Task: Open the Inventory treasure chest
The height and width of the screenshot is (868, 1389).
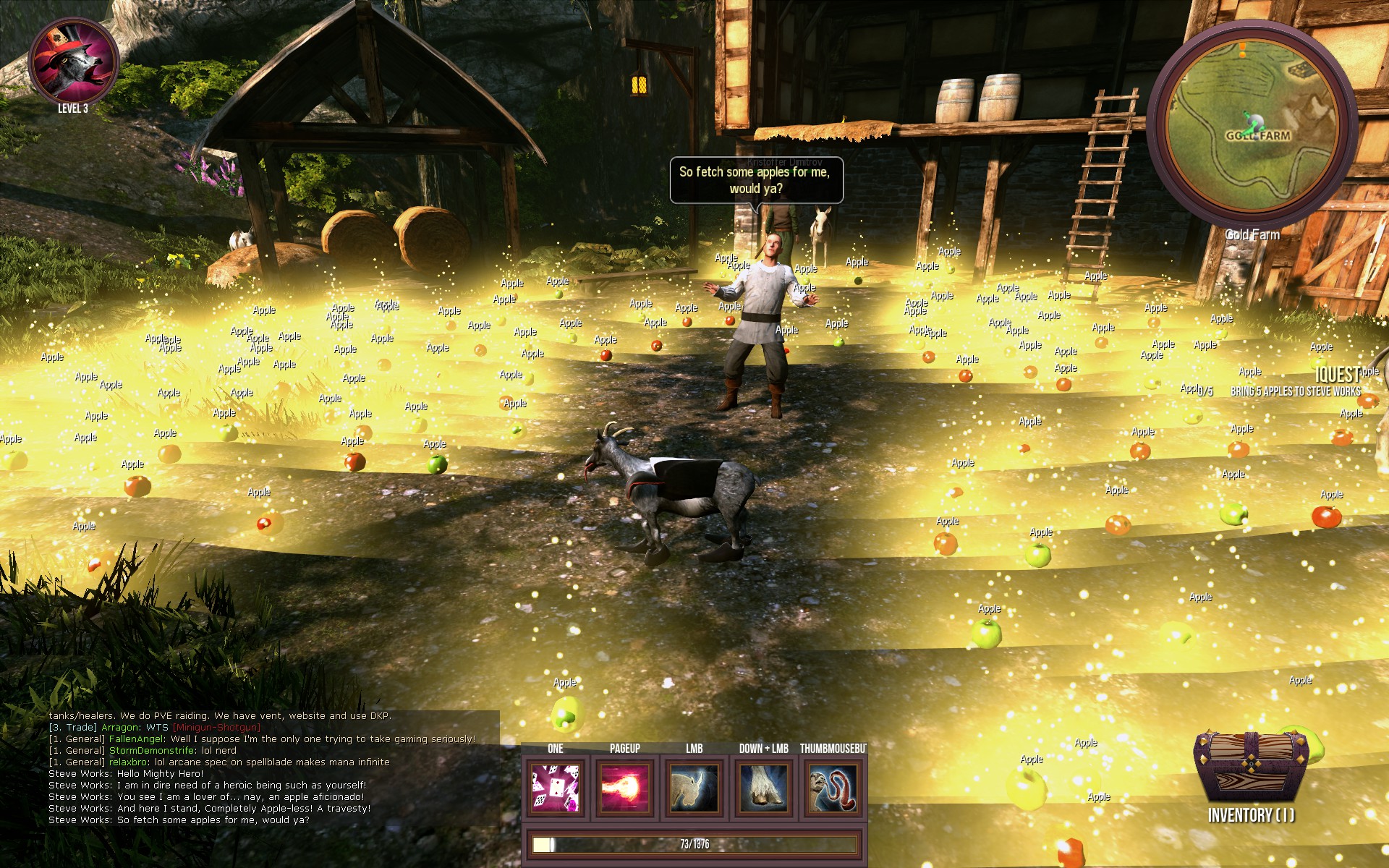Action: [x=1250, y=770]
